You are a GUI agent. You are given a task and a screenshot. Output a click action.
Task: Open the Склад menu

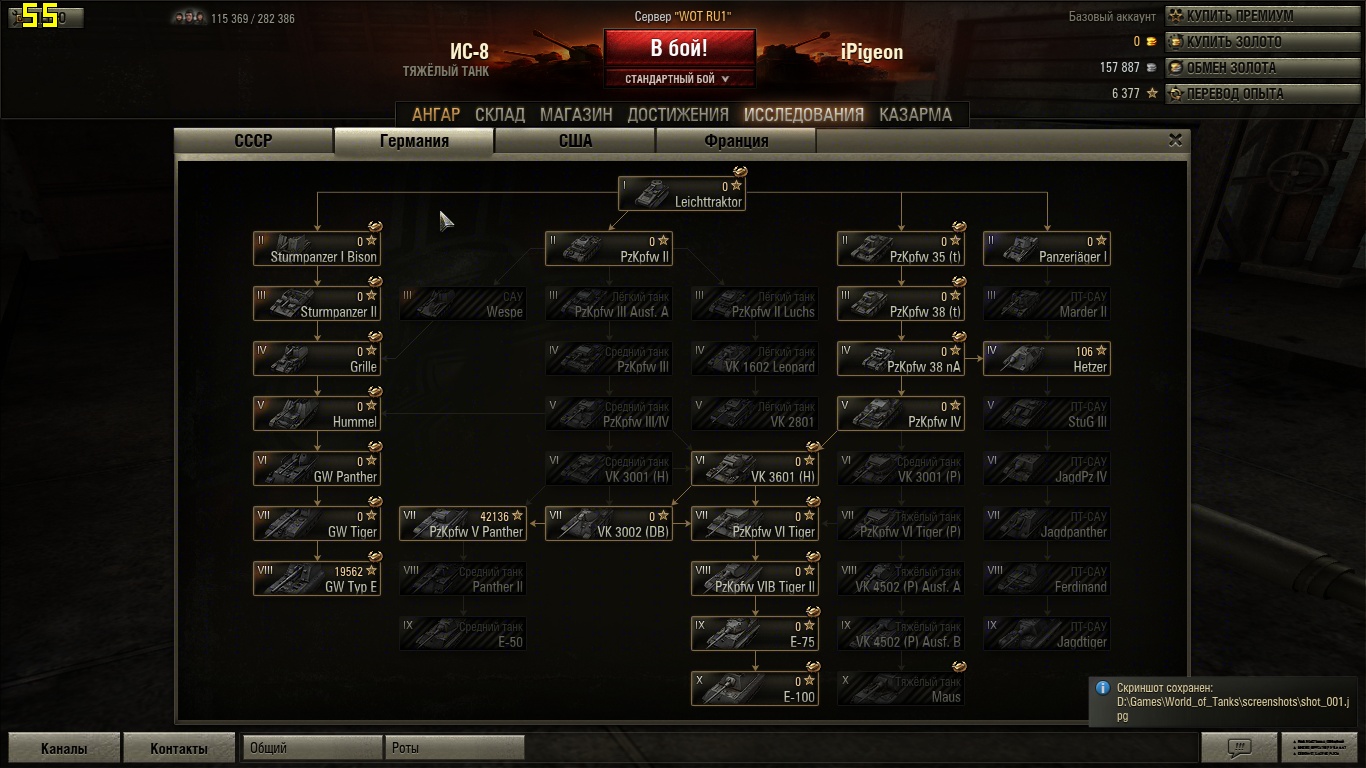(500, 114)
